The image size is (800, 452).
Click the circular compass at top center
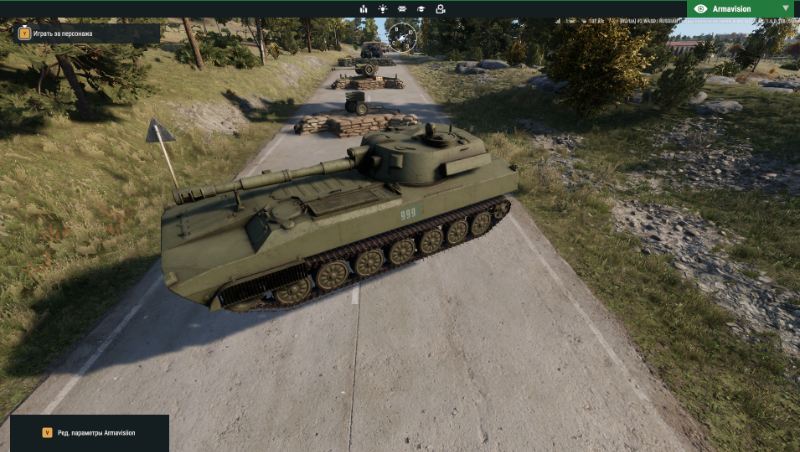(402, 37)
